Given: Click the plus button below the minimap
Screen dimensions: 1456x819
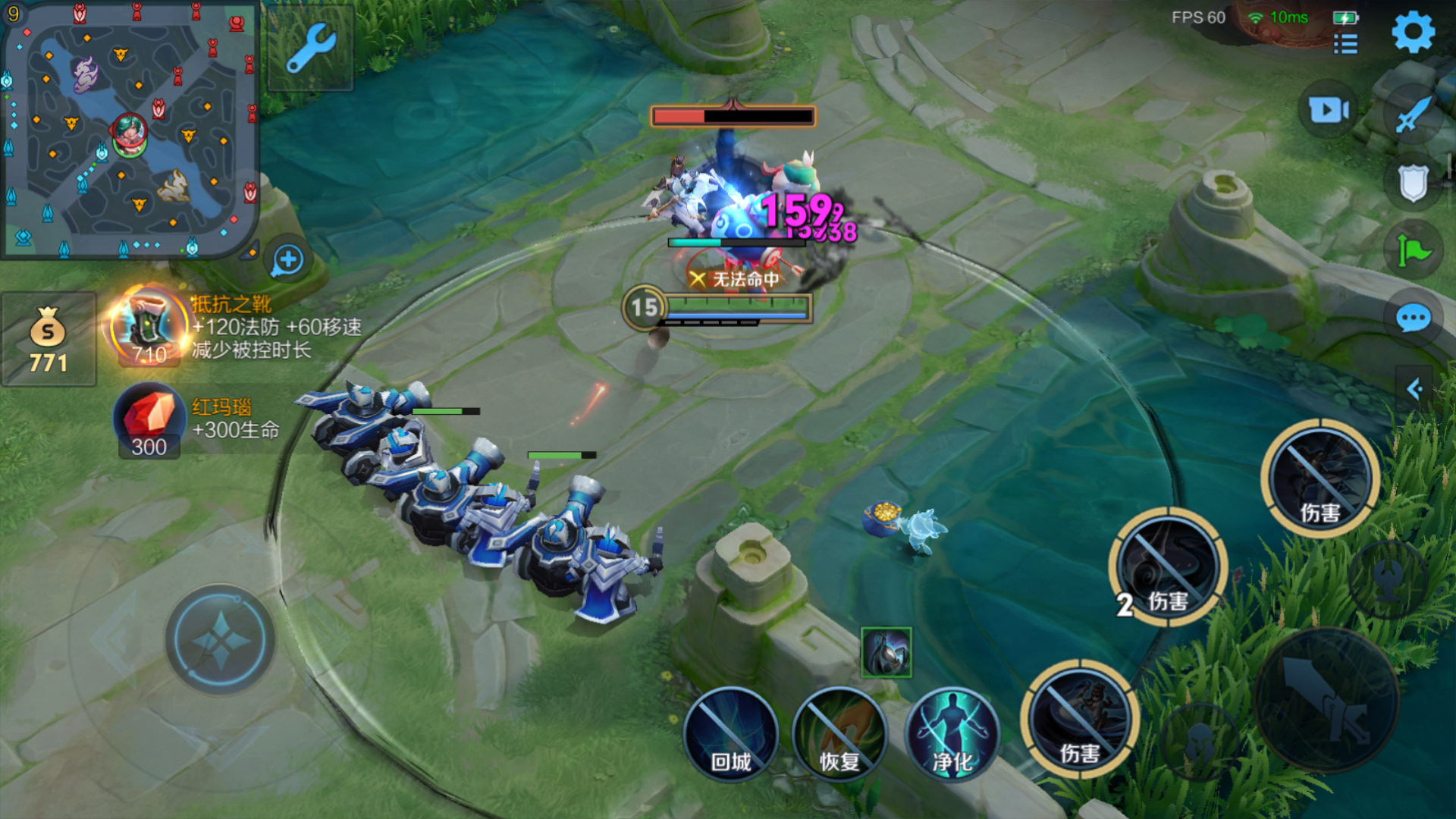Looking at the screenshot, I should coord(288,260).
